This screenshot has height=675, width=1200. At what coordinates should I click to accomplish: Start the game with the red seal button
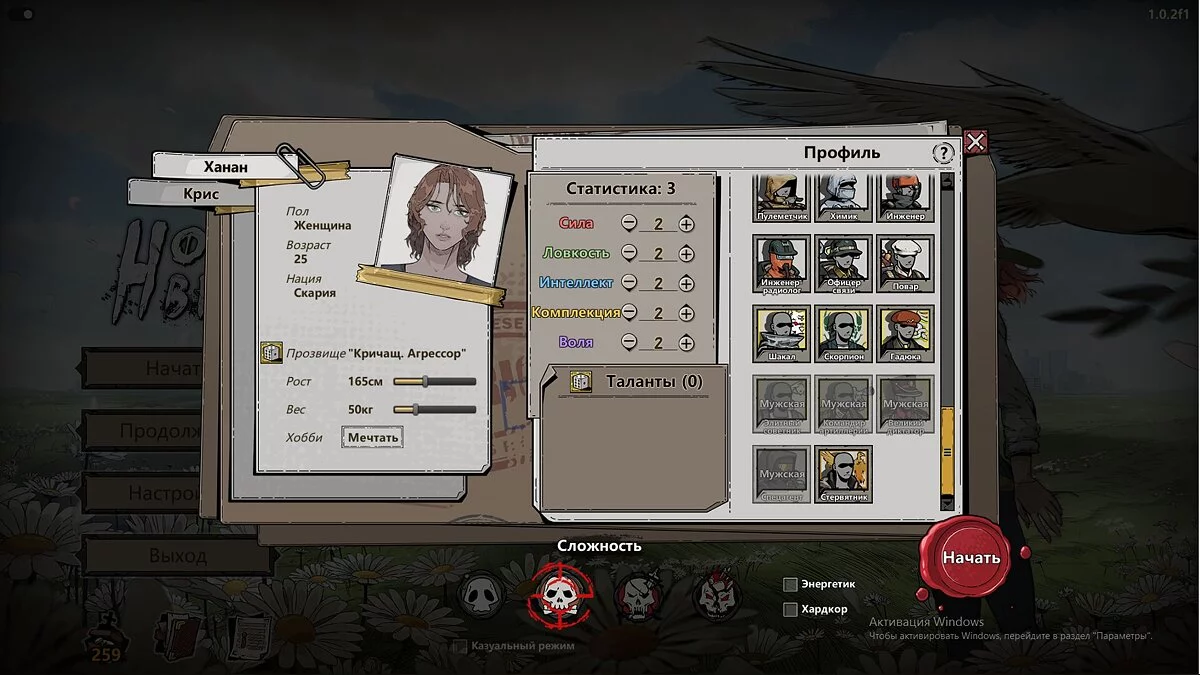(x=970, y=557)
